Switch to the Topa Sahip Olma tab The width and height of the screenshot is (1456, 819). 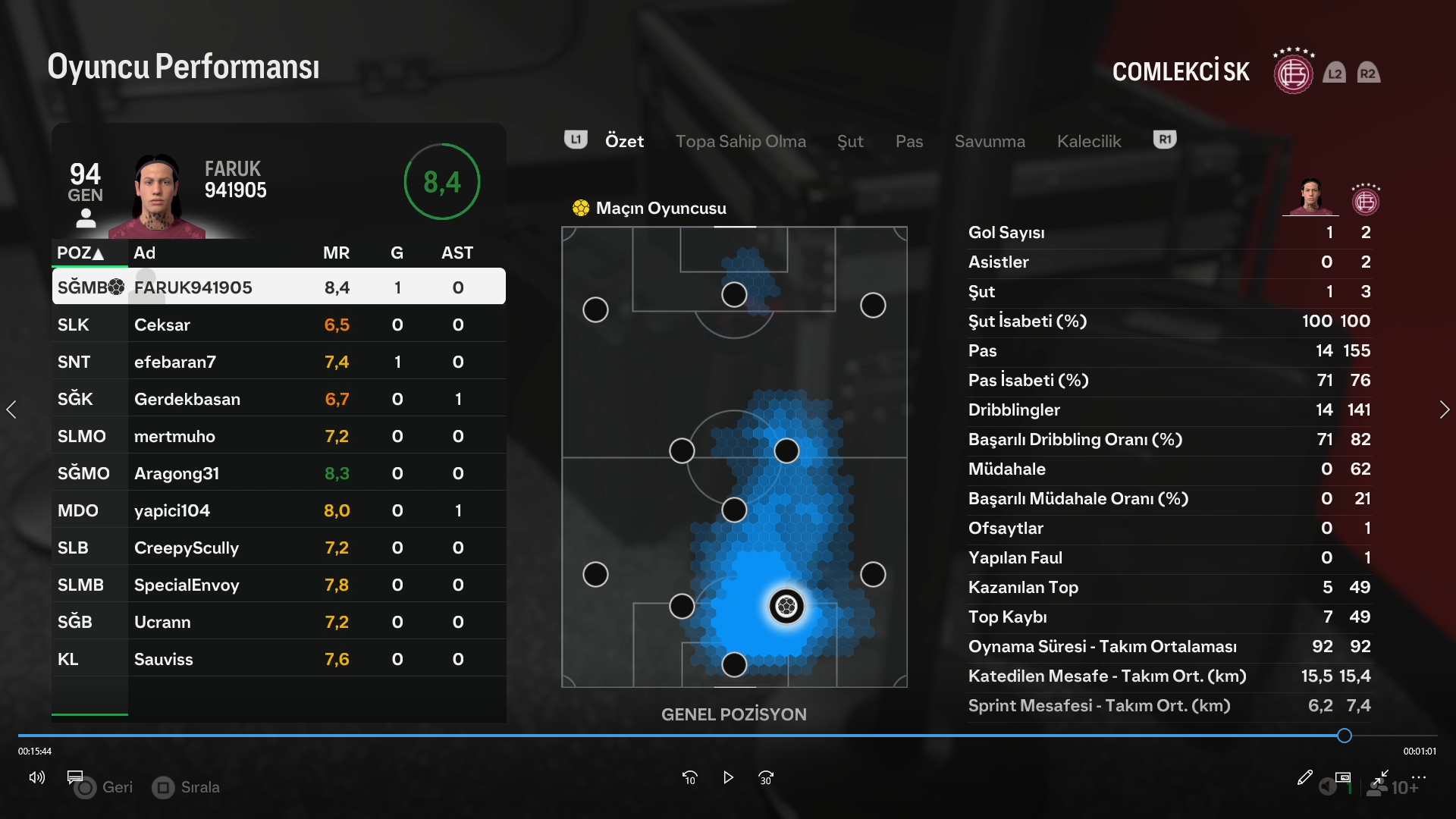[x=740, y=141]
